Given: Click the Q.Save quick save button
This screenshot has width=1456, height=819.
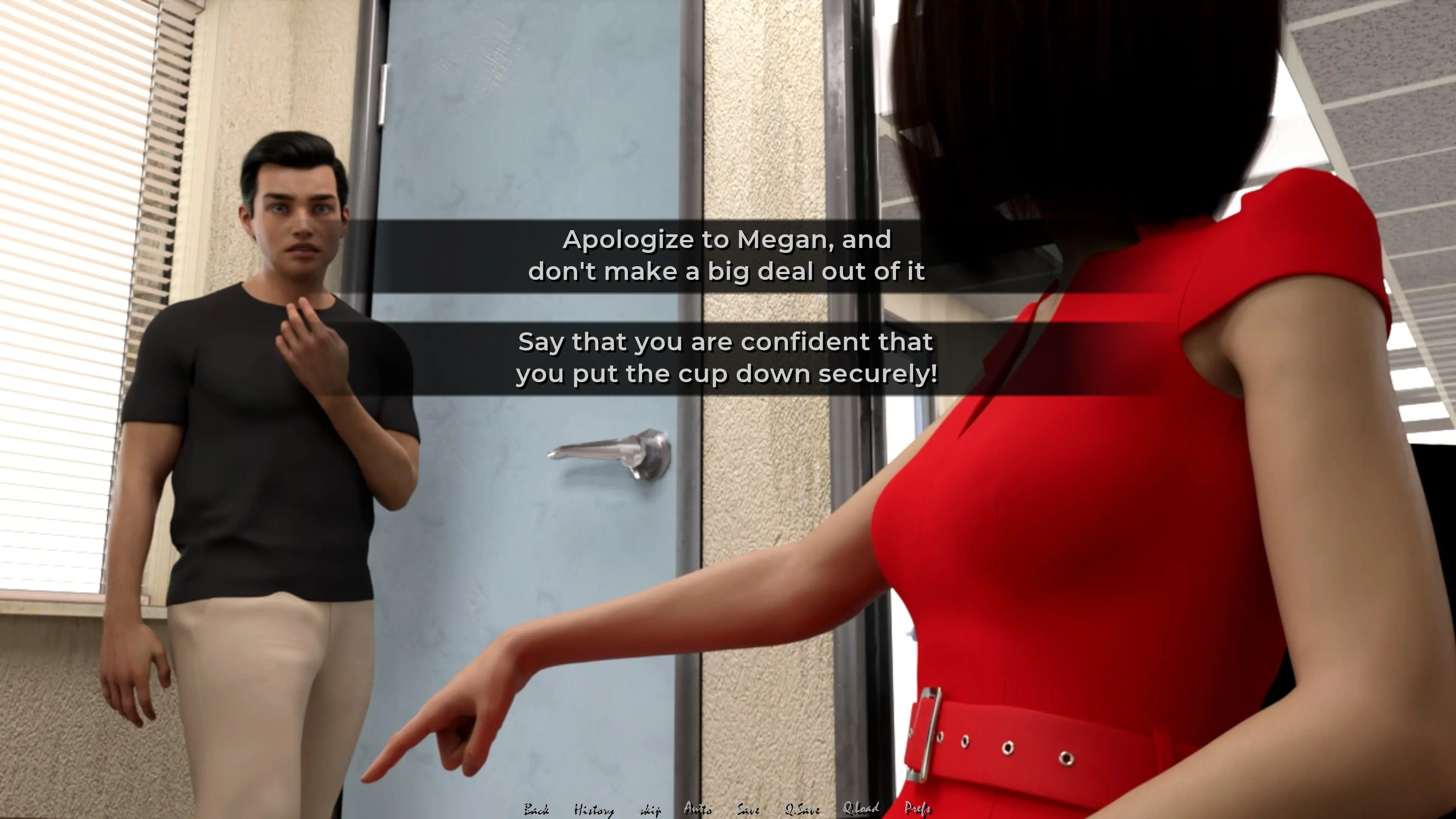Looking at the screenshot, I should 802,810.
